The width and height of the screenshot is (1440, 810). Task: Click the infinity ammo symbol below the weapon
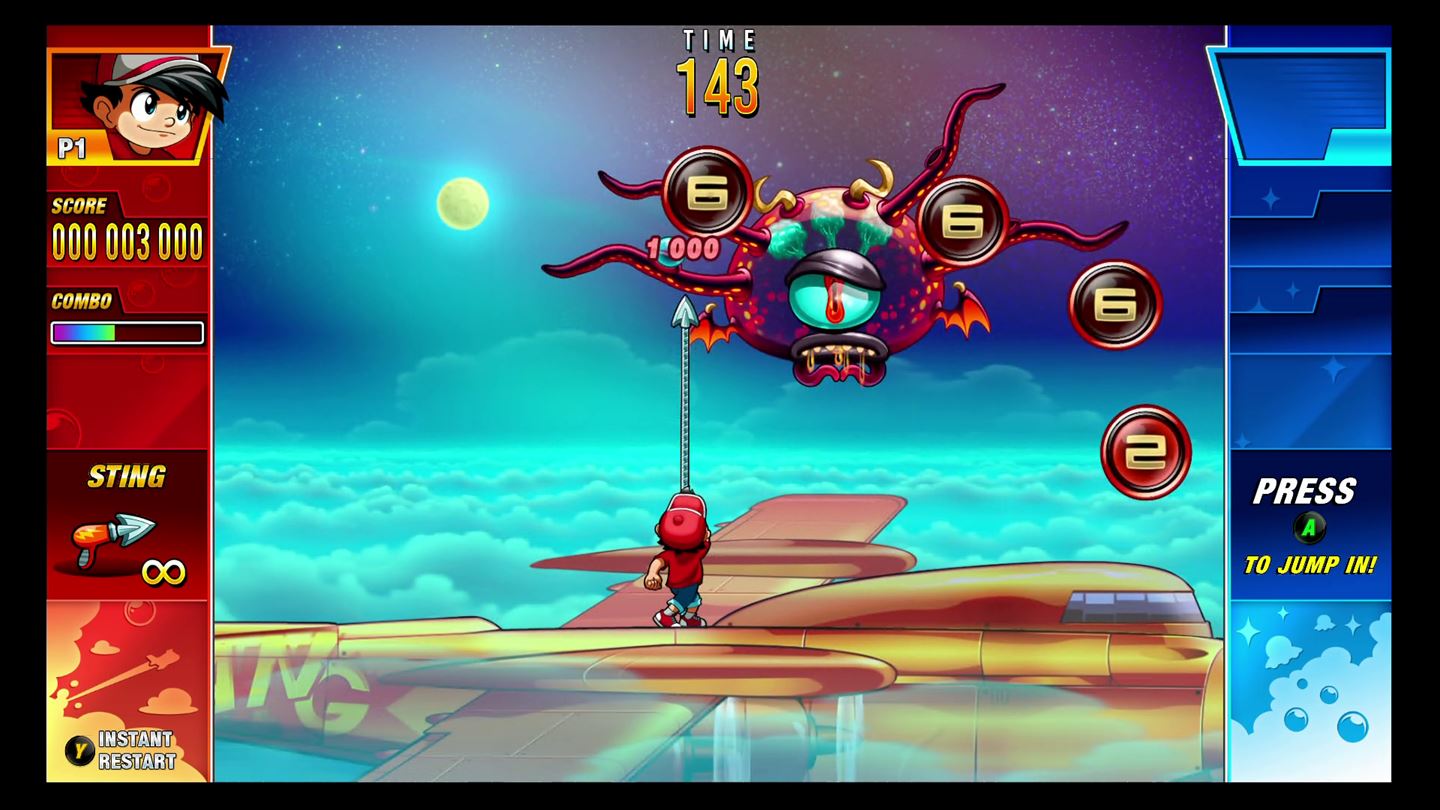click(165, 570)
